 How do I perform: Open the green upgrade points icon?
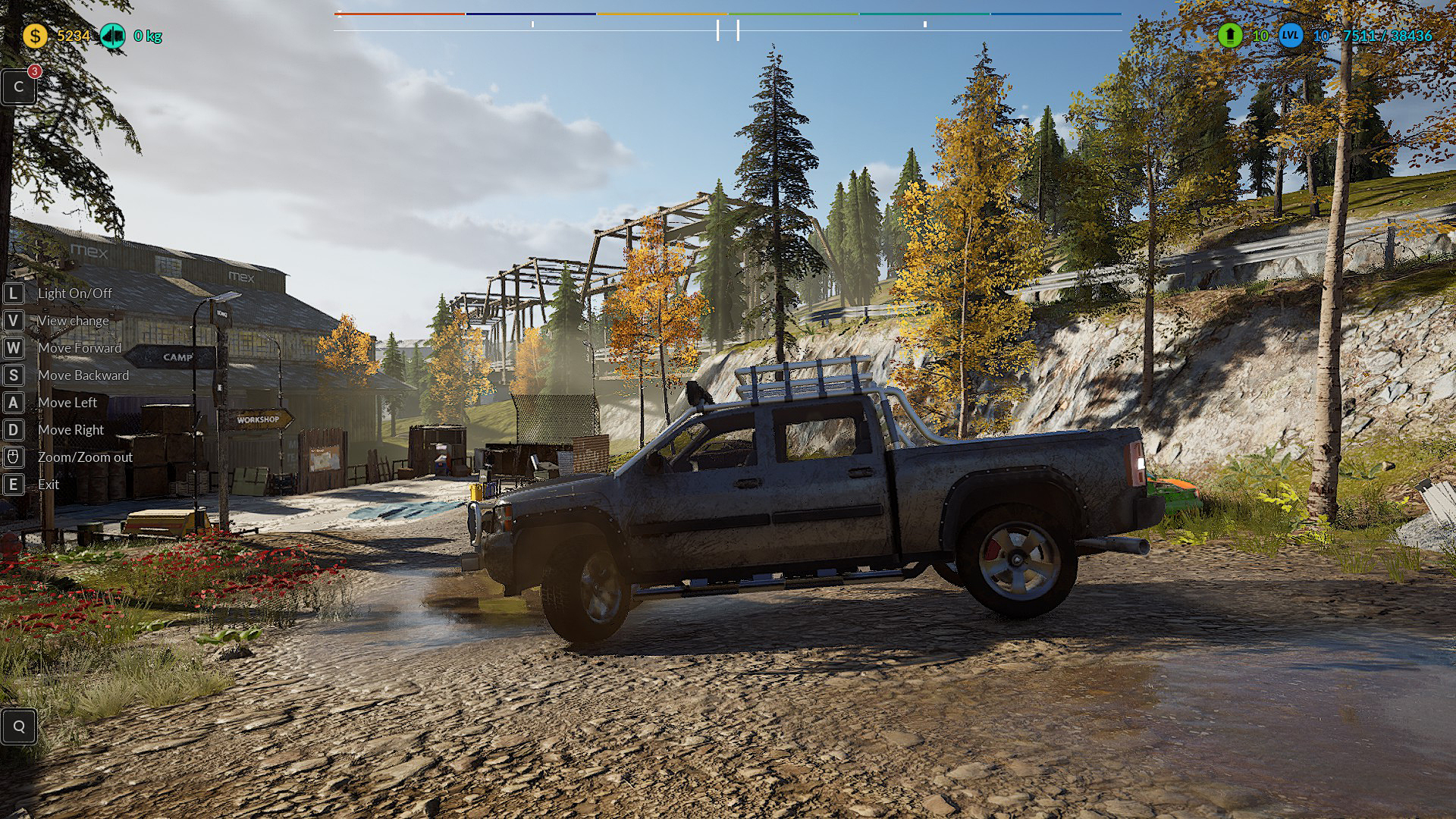tap(1230, 36)
